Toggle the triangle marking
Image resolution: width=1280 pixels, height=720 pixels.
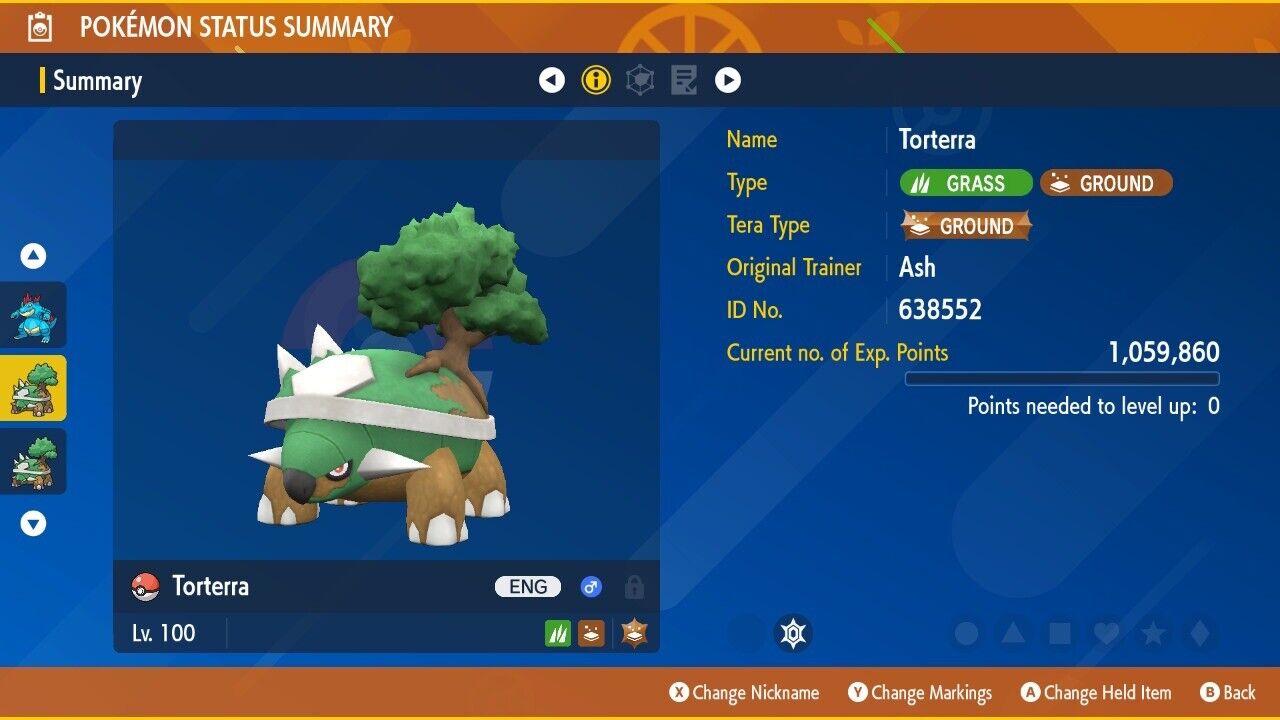point(1013,633)
